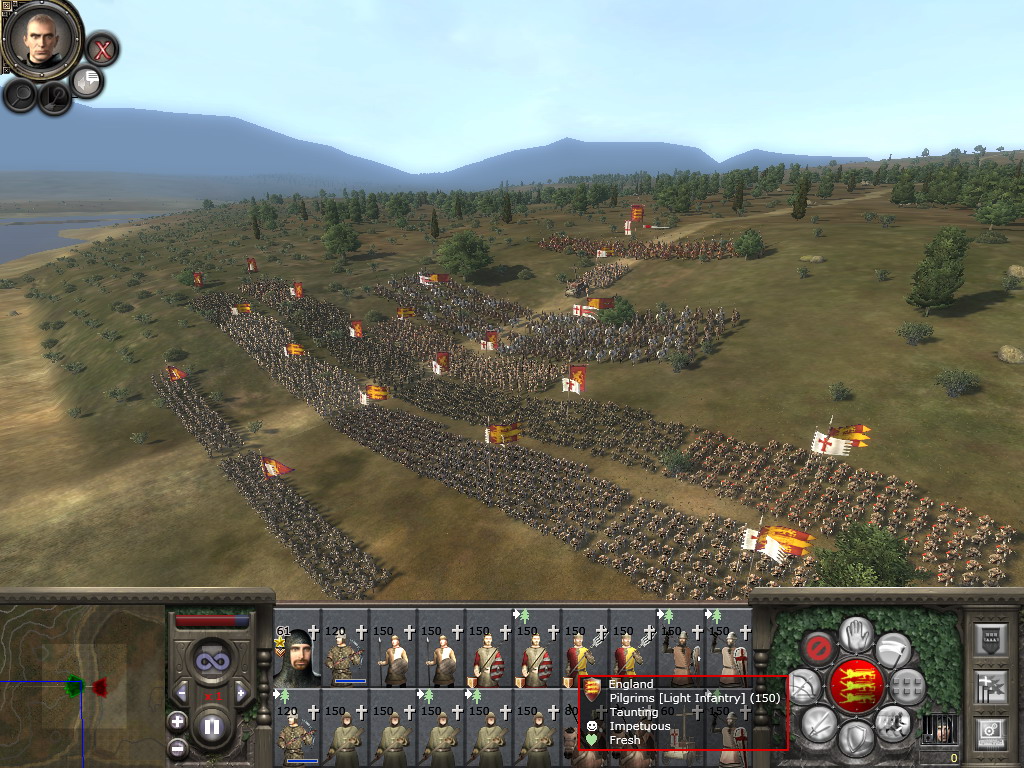
Task: Zoom in the minimap with plus button
Action: pos(177,721)
